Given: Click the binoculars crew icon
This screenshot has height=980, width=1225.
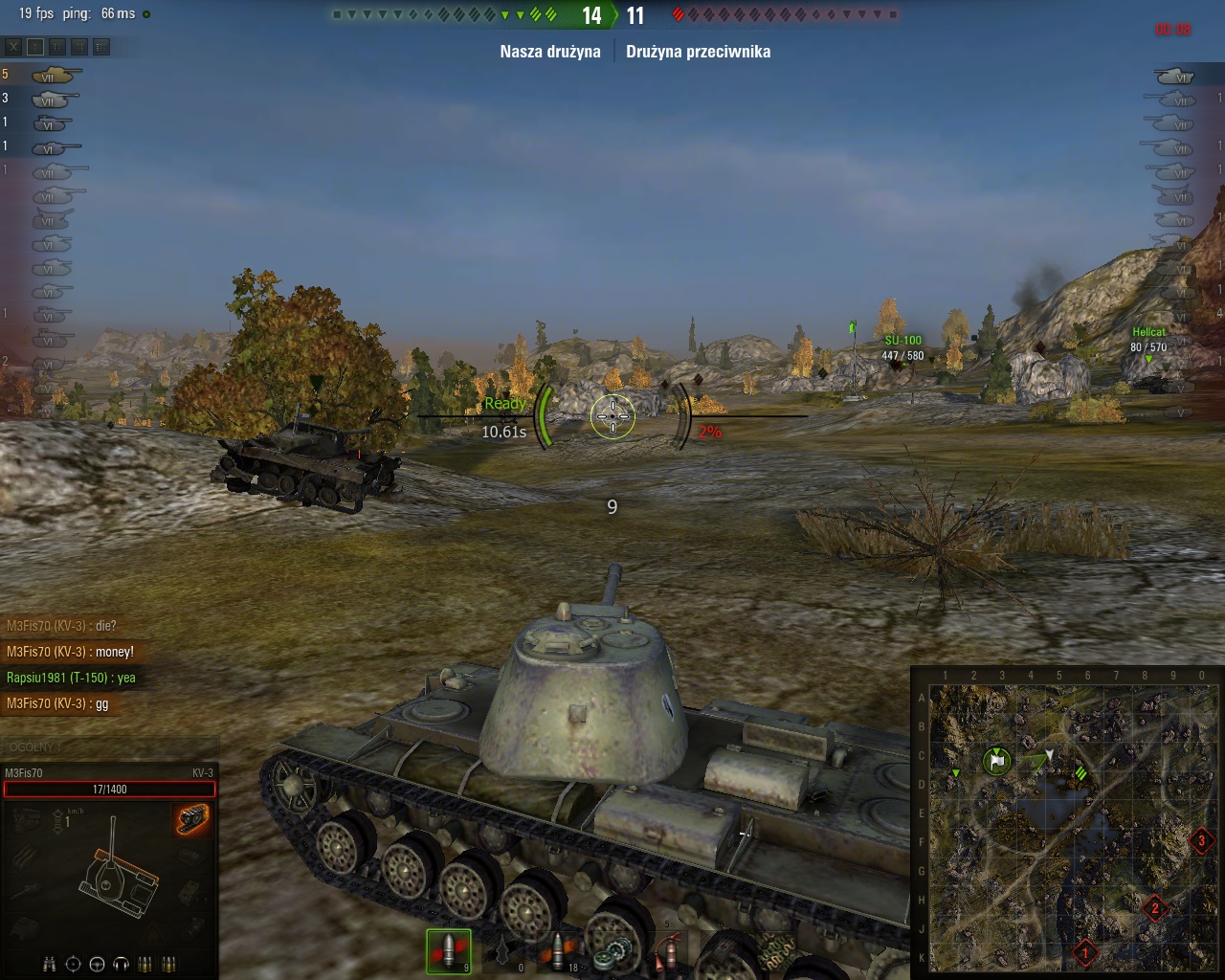Looking at the screenshot, I should pos(49,964).
